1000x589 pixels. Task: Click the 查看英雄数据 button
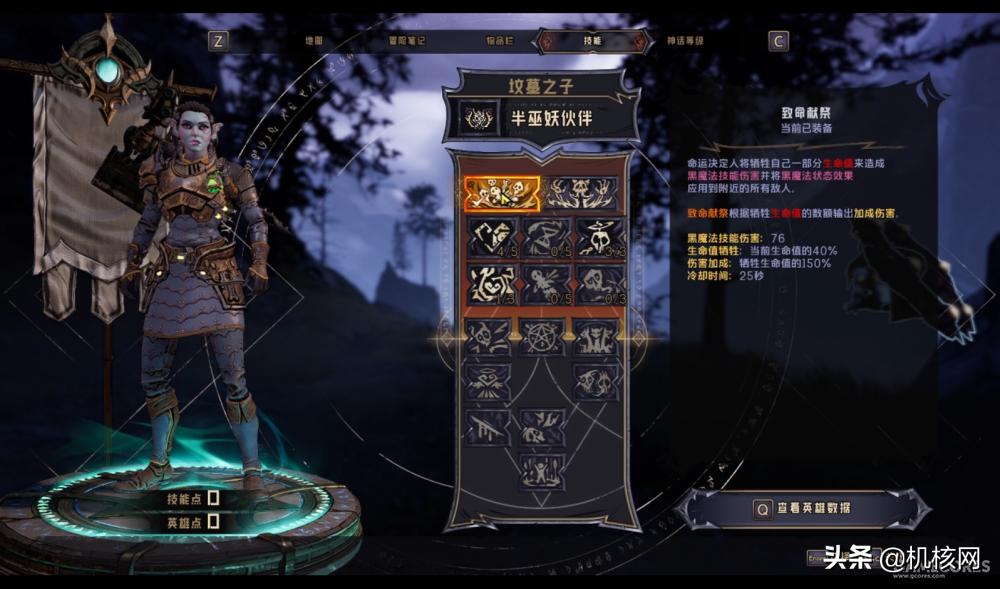[x=803, y=508]
